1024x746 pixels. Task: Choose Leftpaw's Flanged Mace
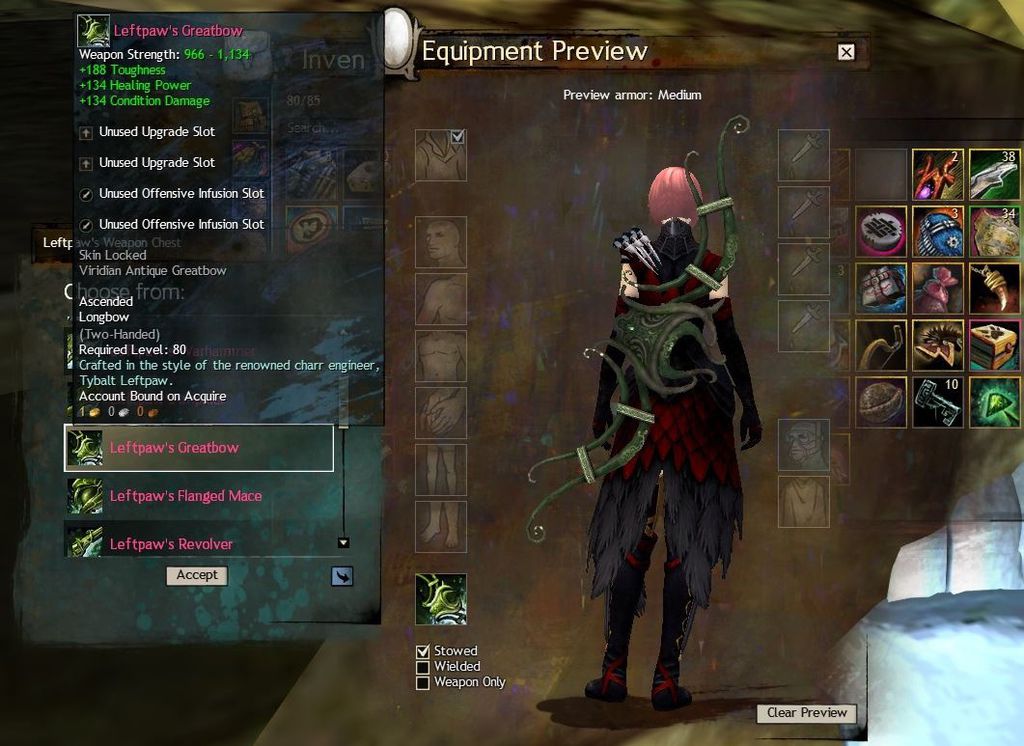(x=185, y=496)
